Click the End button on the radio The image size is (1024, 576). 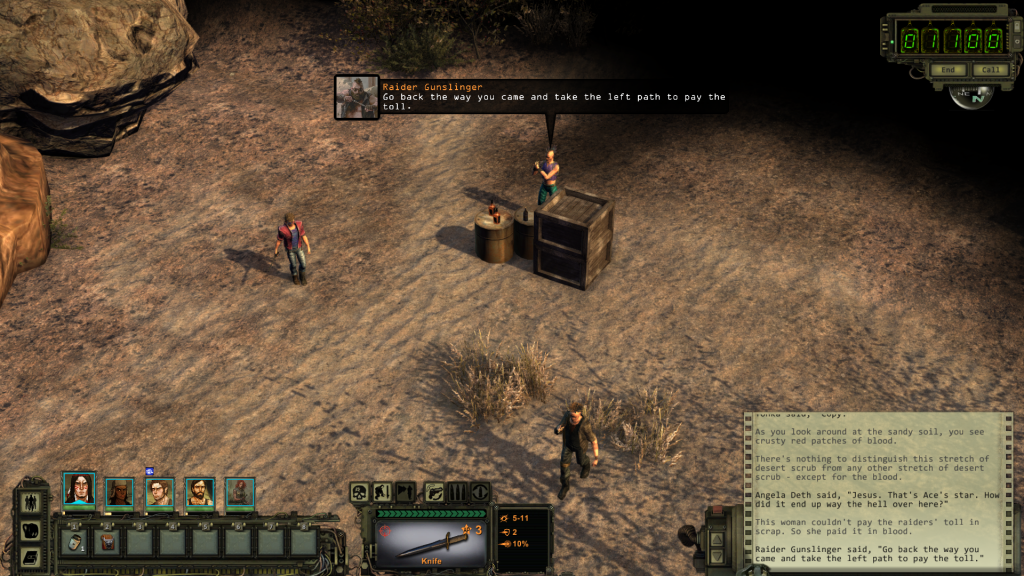(946, 70)
